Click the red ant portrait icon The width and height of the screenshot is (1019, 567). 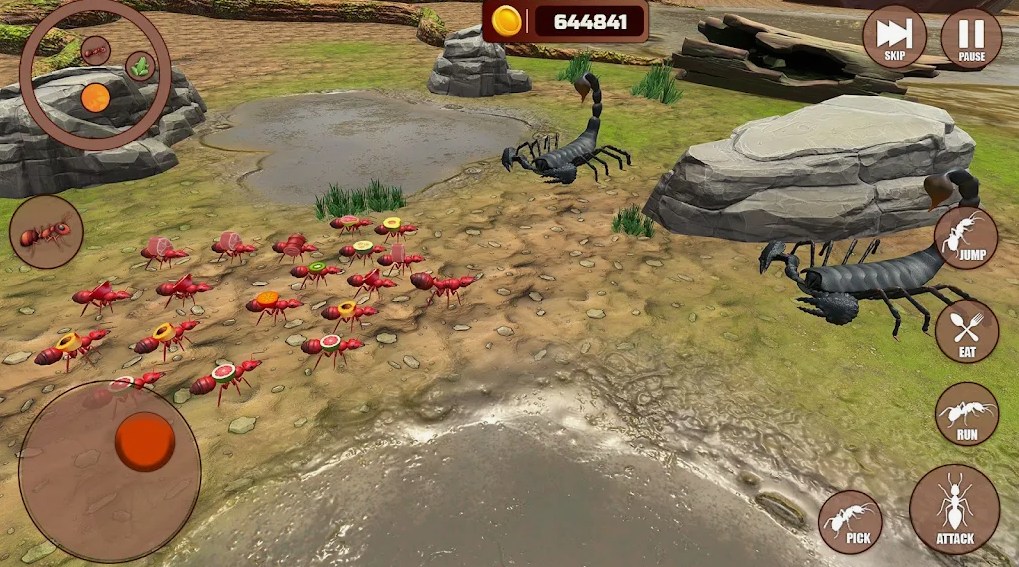(46, 232)
